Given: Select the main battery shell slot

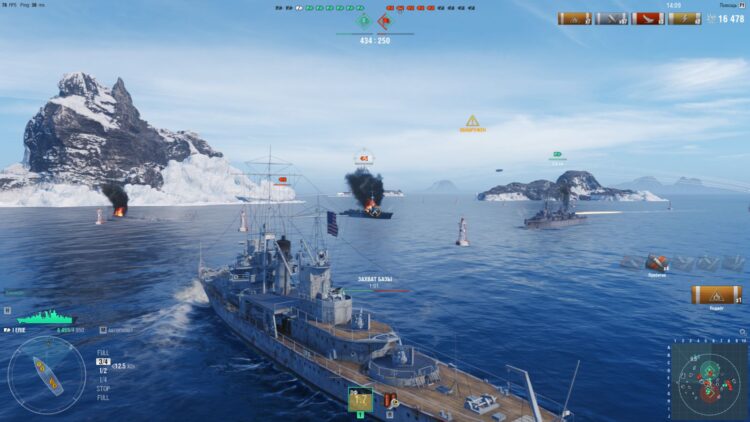Looking at the screenshot, I should tap(360, 400).
